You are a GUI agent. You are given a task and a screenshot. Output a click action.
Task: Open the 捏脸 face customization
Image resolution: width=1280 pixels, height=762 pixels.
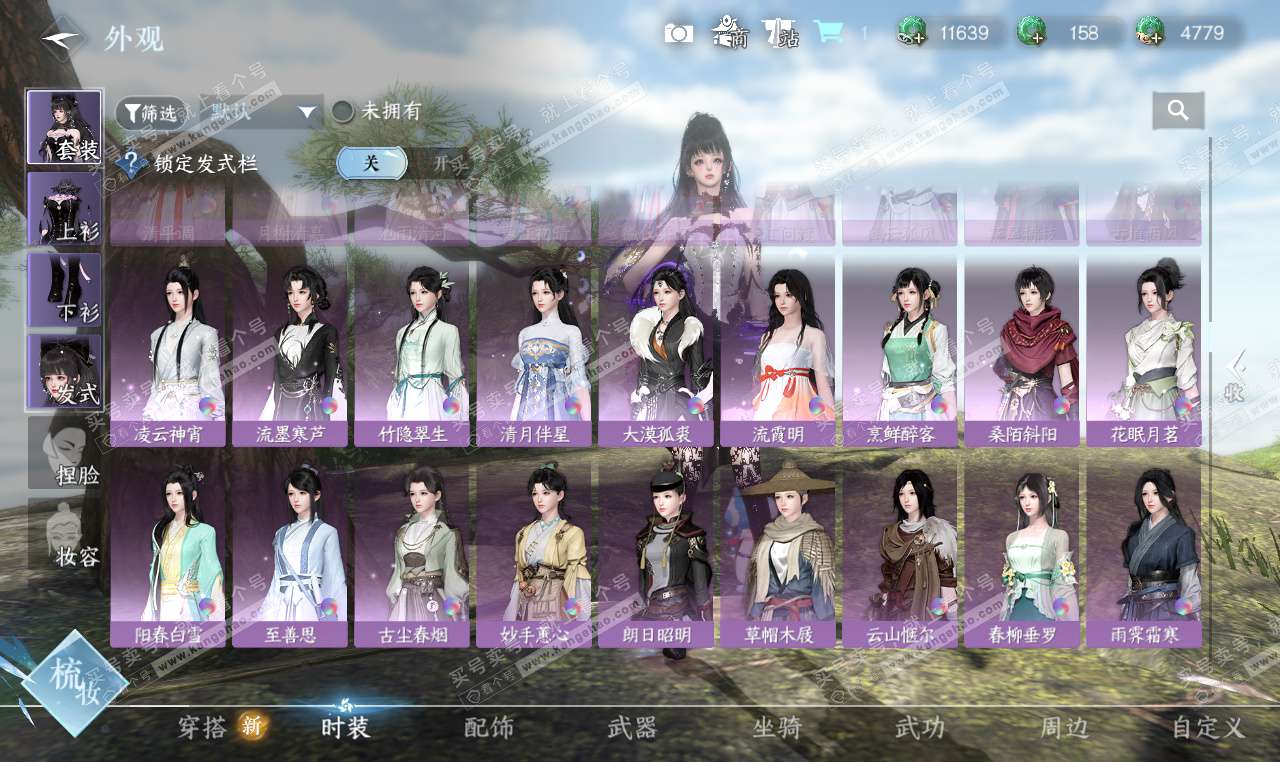(x=64, y=452)
